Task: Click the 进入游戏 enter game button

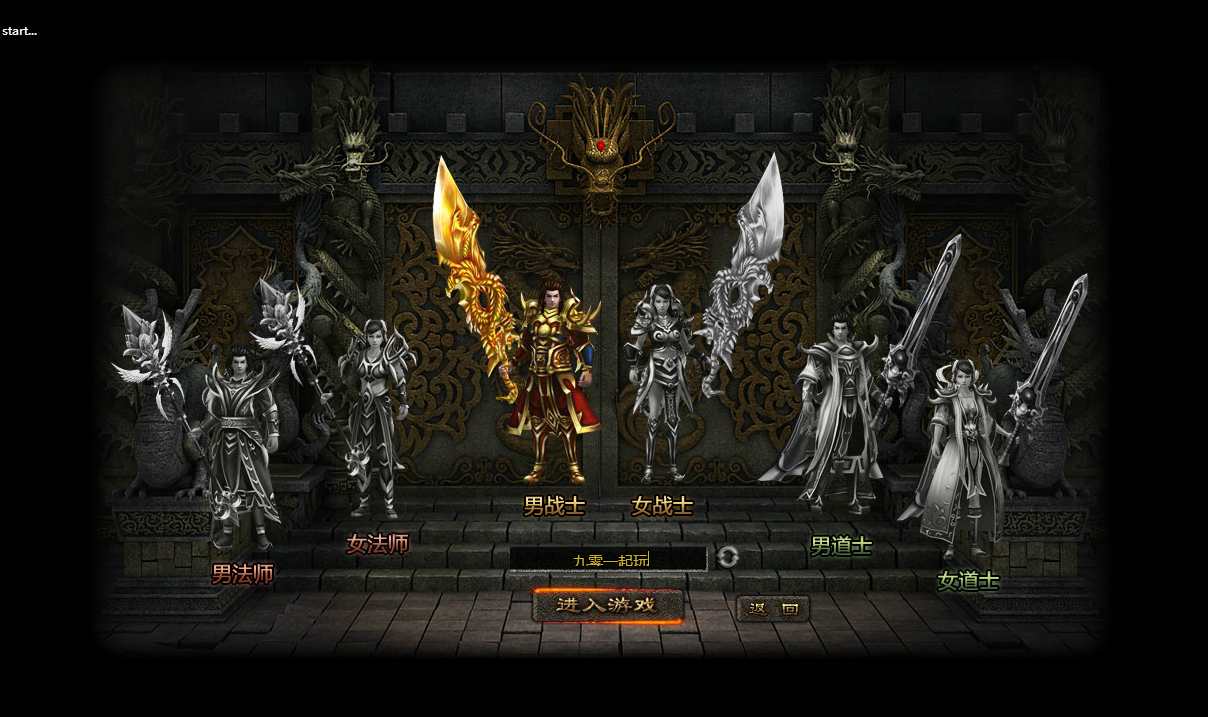Action: point(607,605)
